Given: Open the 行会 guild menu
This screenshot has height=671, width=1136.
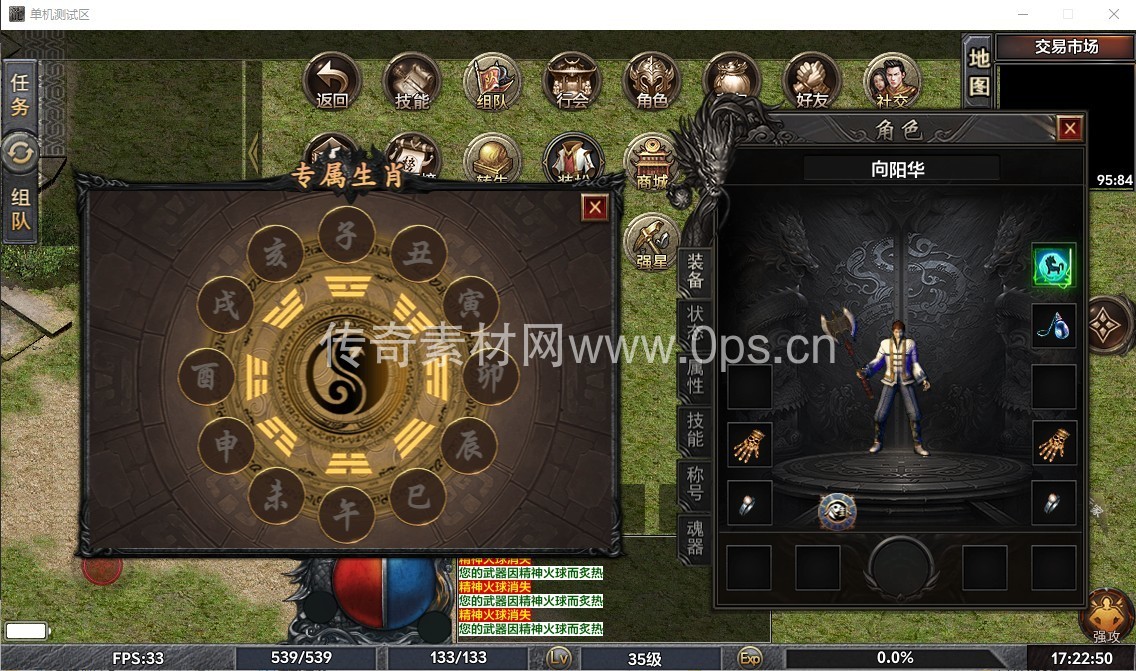Looking at the screenshot, I should click(572, 81).
